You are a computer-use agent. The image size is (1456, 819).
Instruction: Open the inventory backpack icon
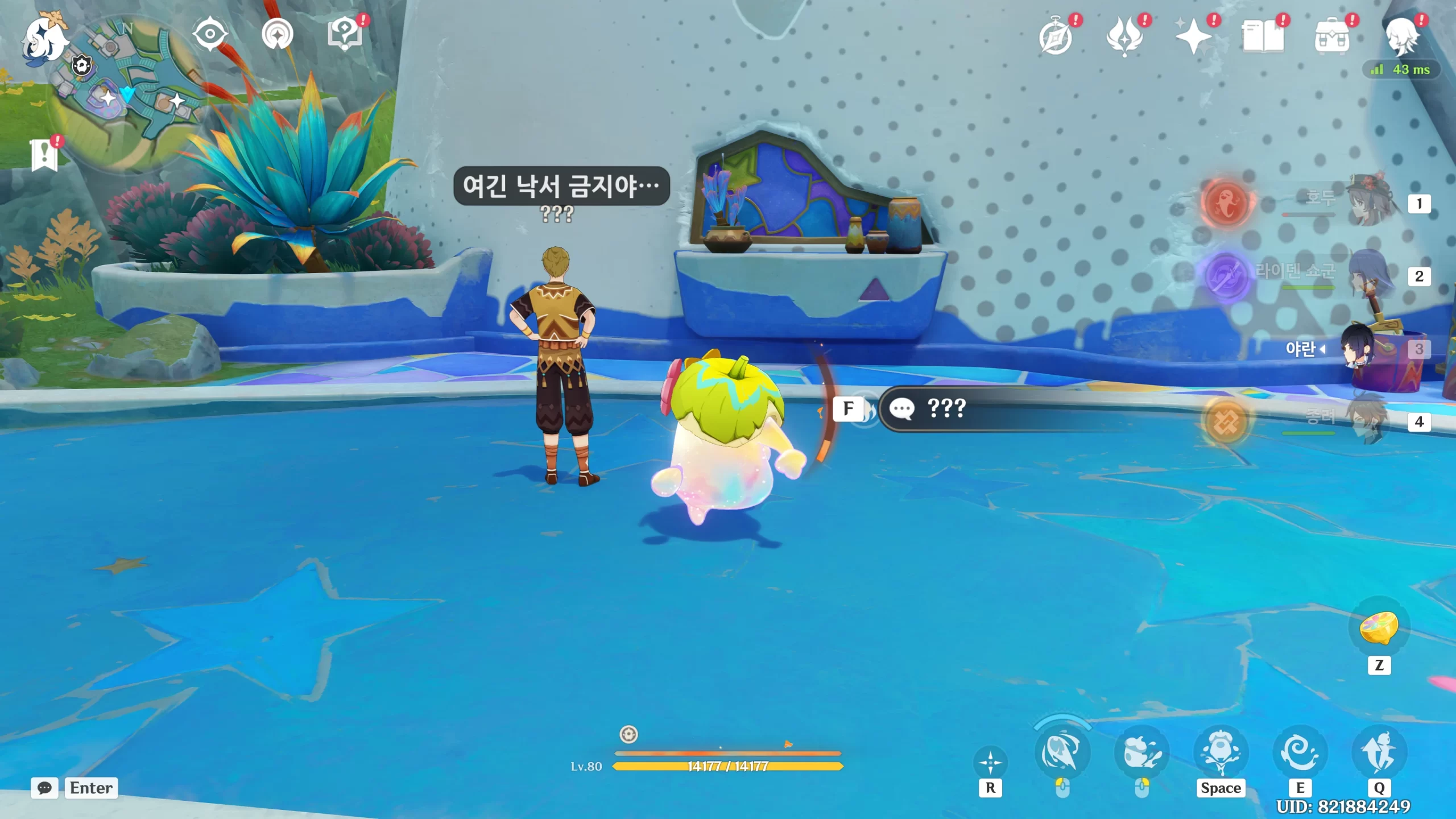tap(1331, 38)
